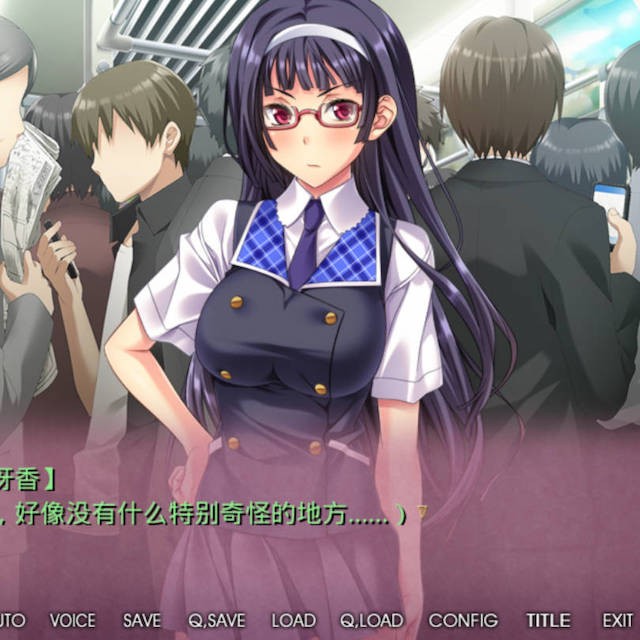The image size is (640, 640).
Task: Open the LOAD menu
Action: (293, 621)
